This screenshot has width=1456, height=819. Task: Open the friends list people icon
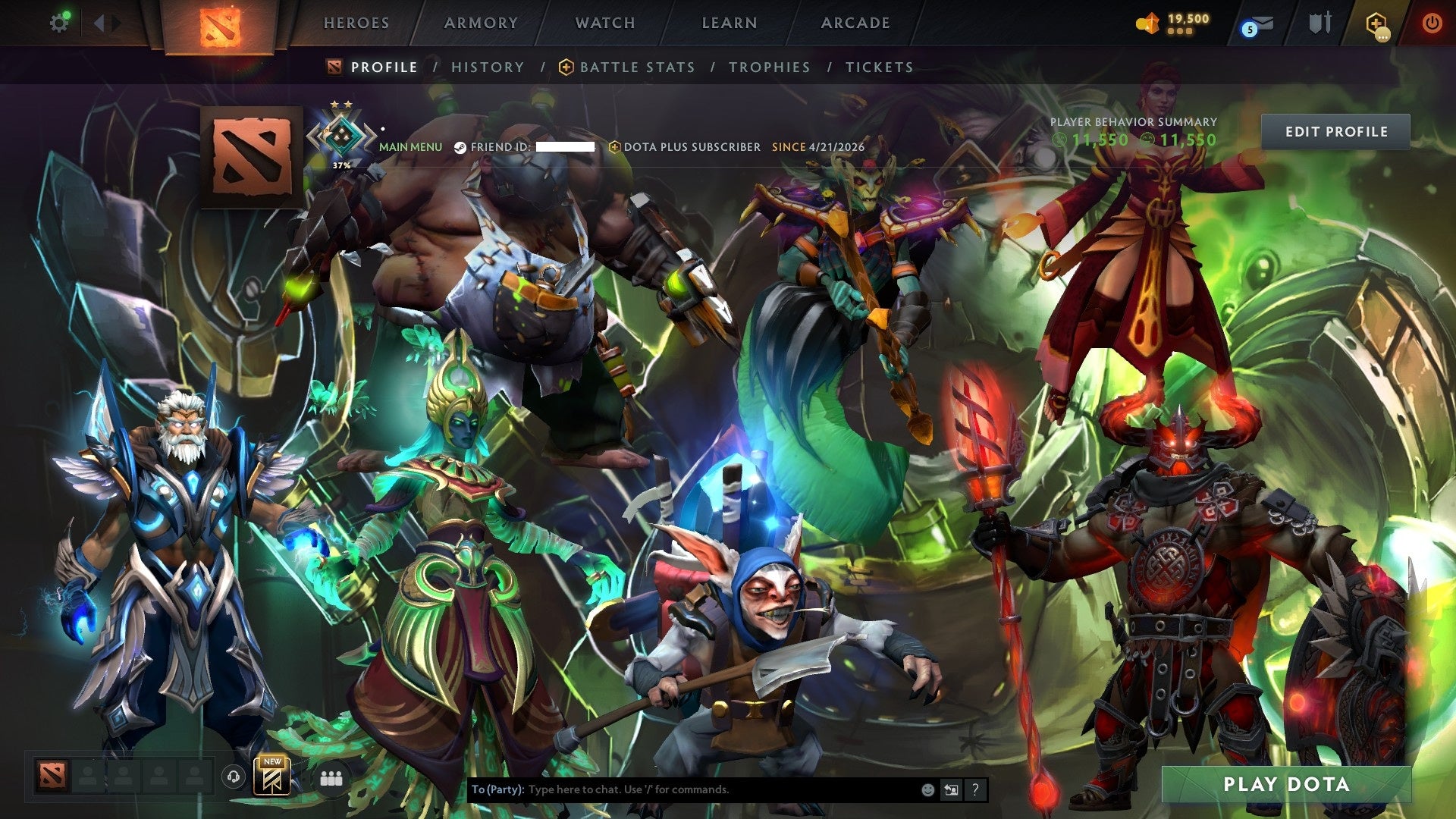[x=330, y=778]
